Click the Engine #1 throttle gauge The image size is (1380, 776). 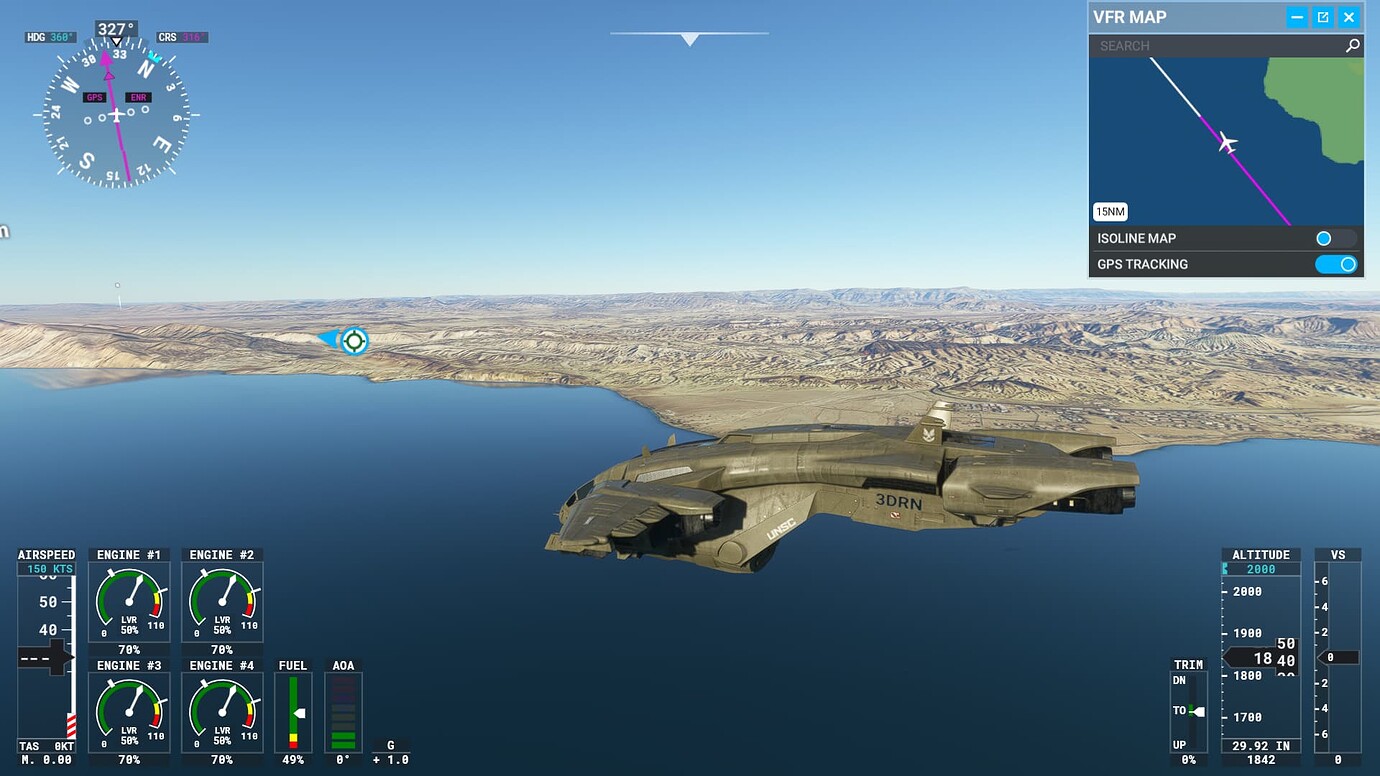point(128,600)
